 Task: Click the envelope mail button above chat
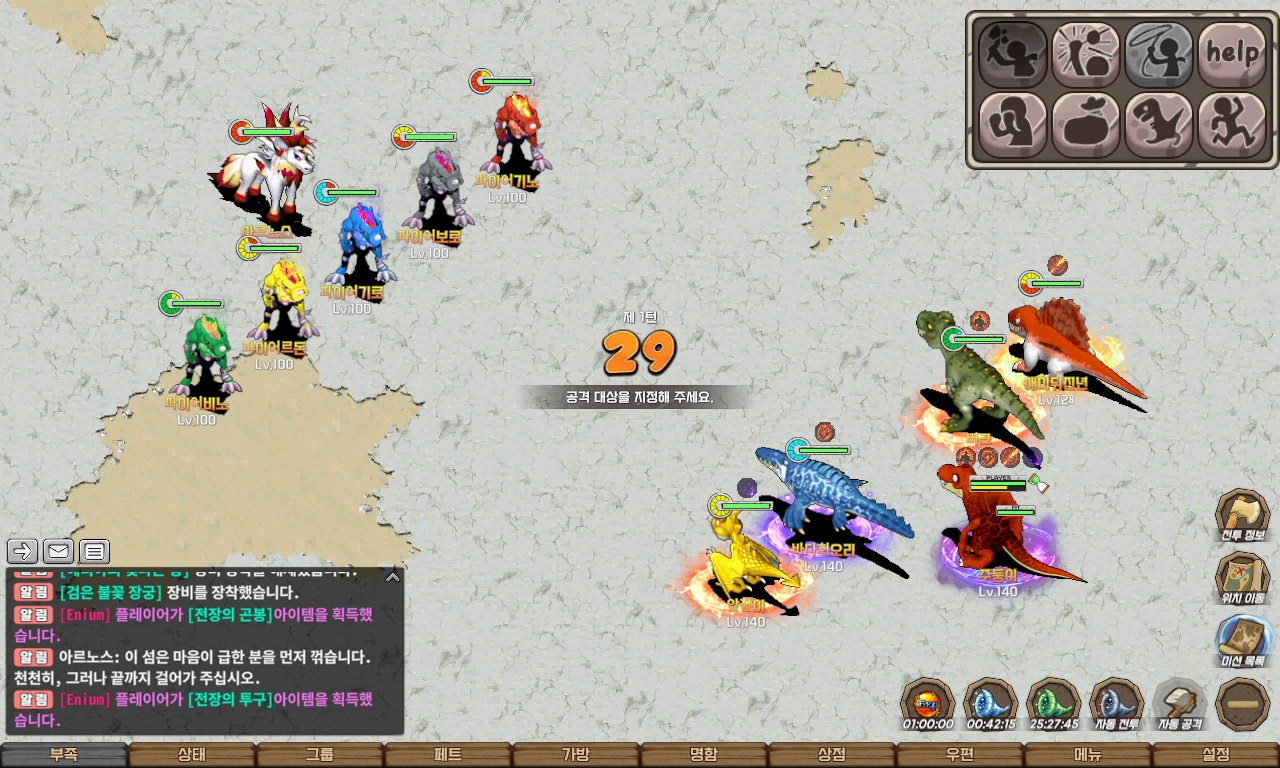pyautogui.click(x=59, y=551)
